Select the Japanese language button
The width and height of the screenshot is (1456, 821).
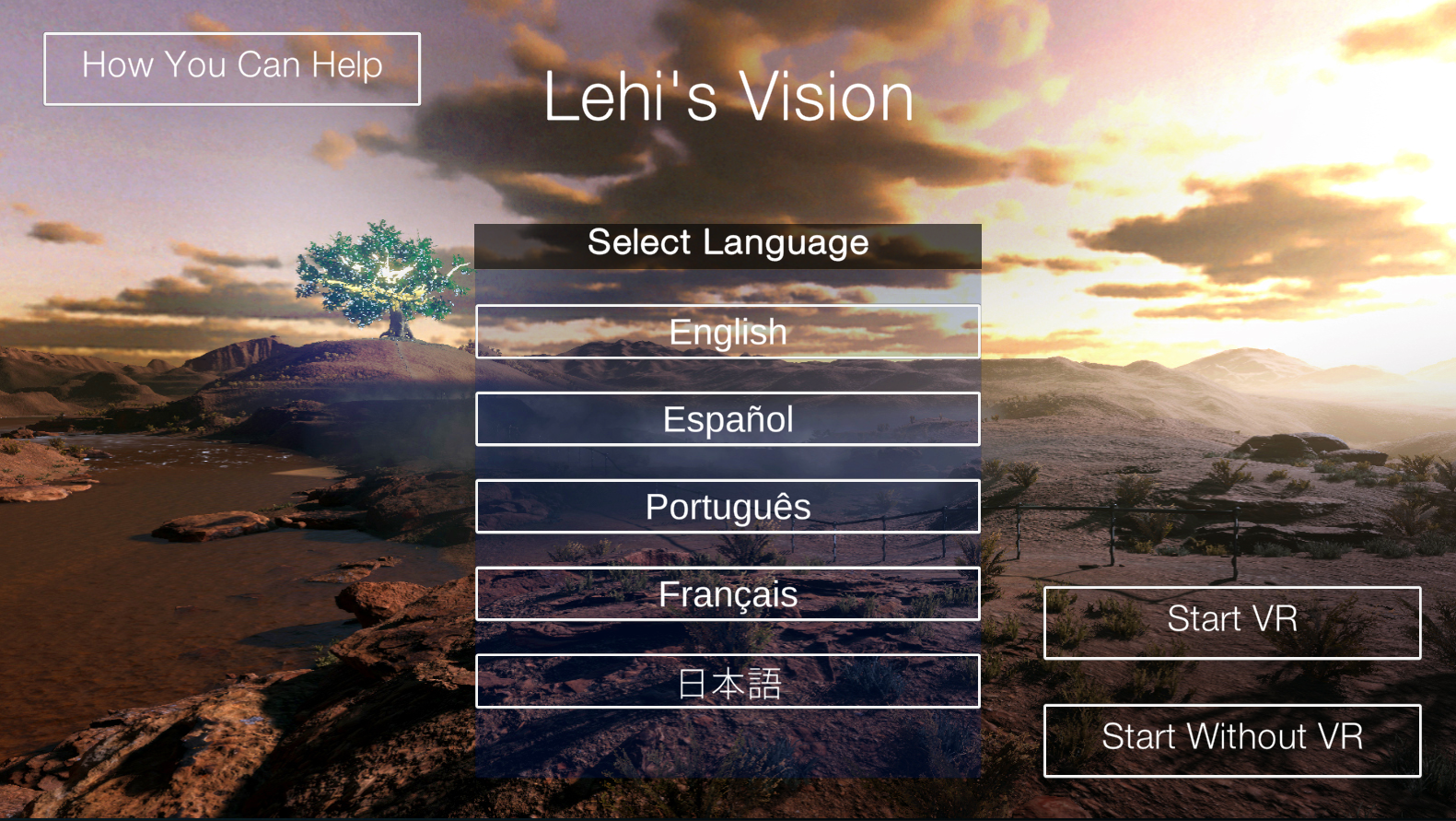[x=728, y=682]
